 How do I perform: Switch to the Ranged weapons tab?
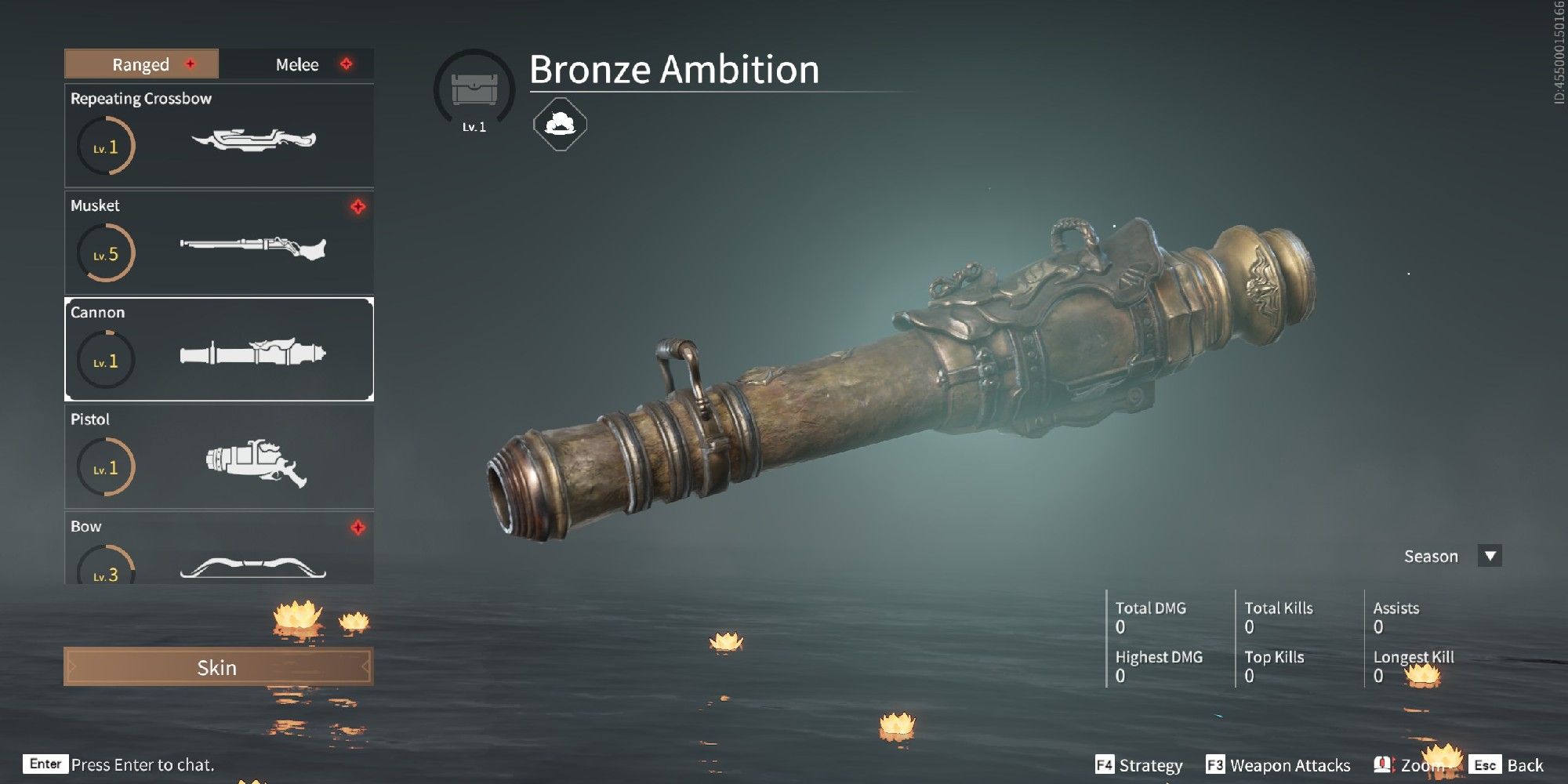[x=141, y=64]
